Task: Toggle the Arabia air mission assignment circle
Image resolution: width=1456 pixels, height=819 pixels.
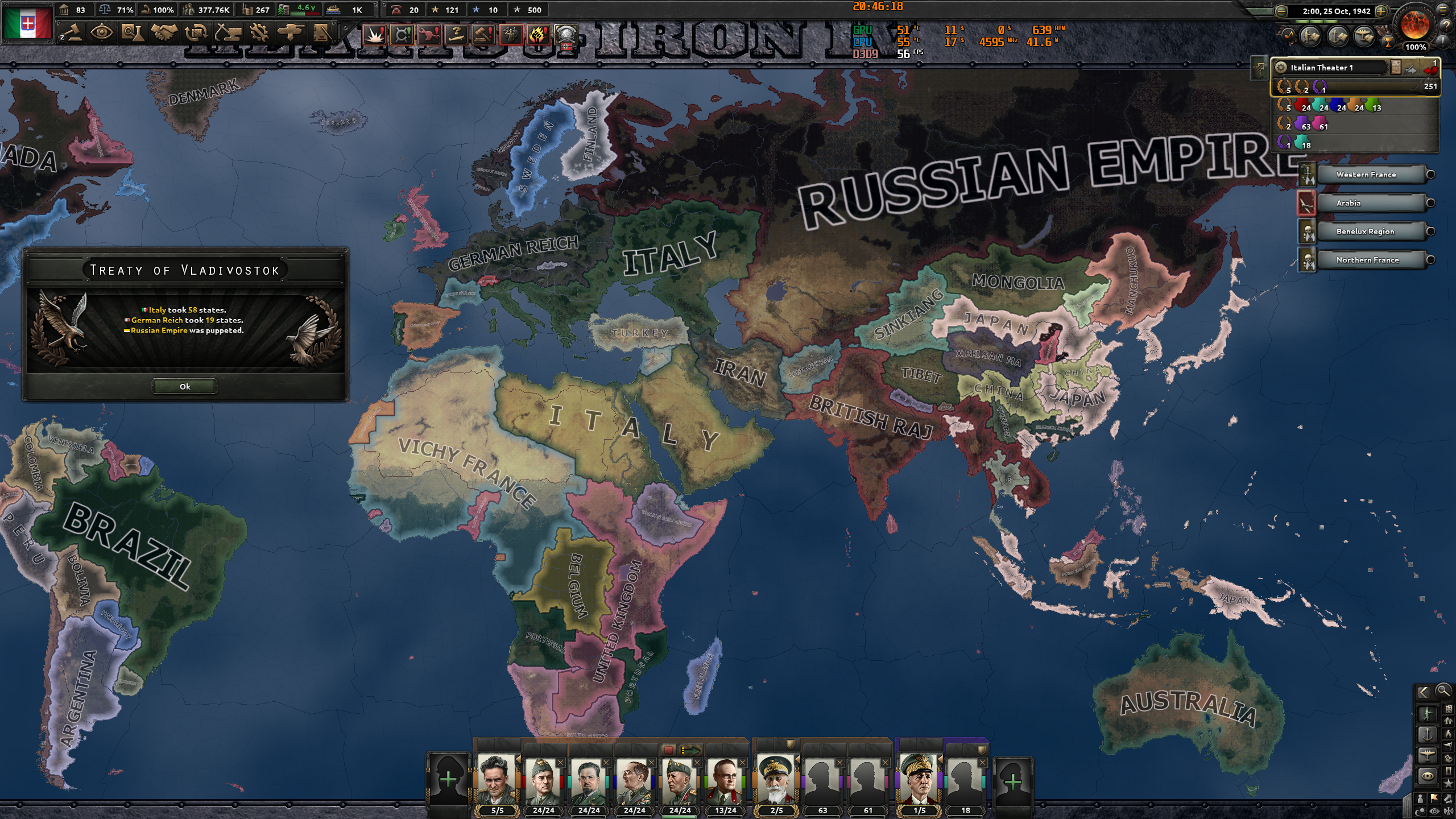Action: [1432, 203]
